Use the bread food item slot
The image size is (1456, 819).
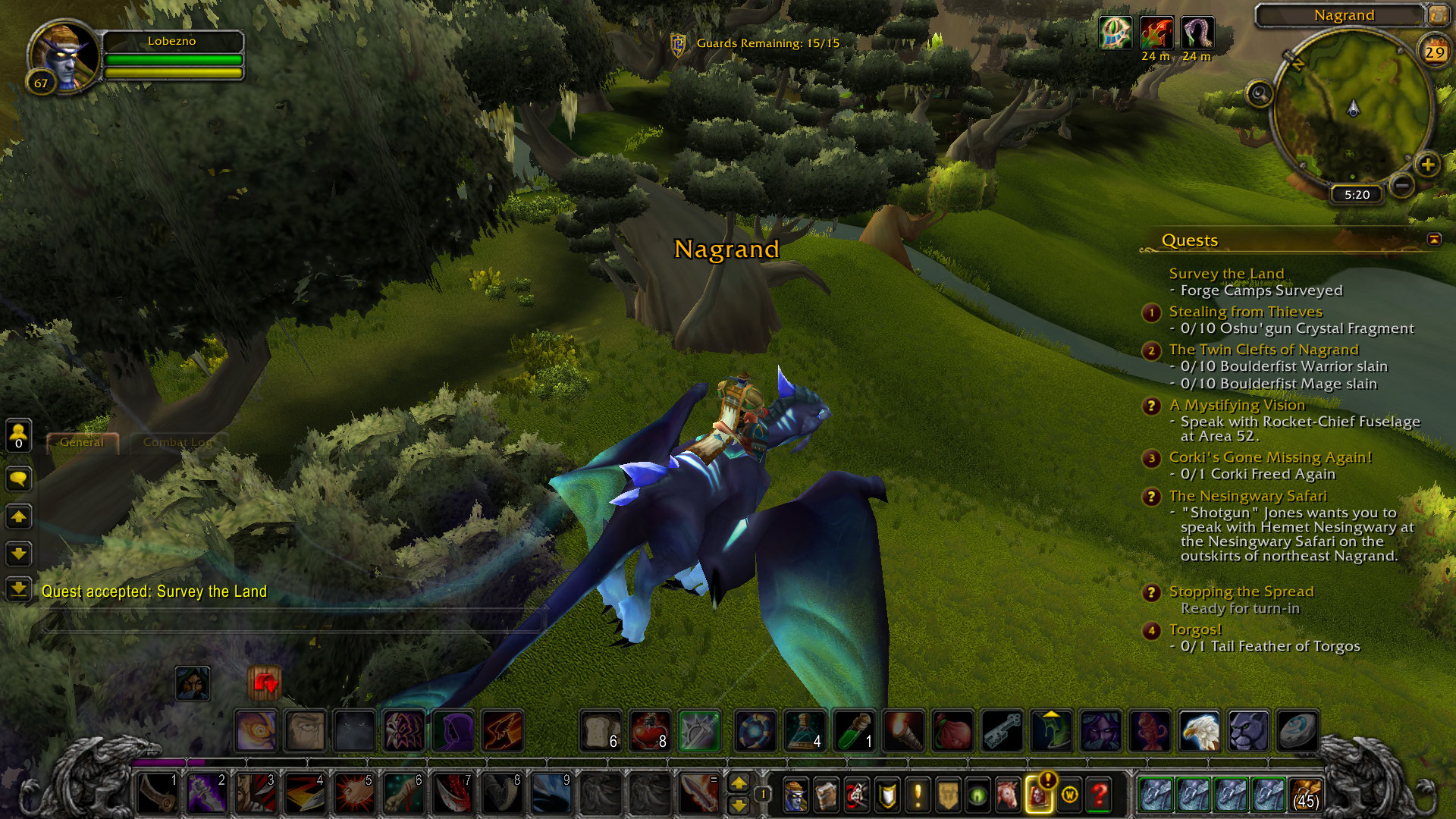pos(601,731)
